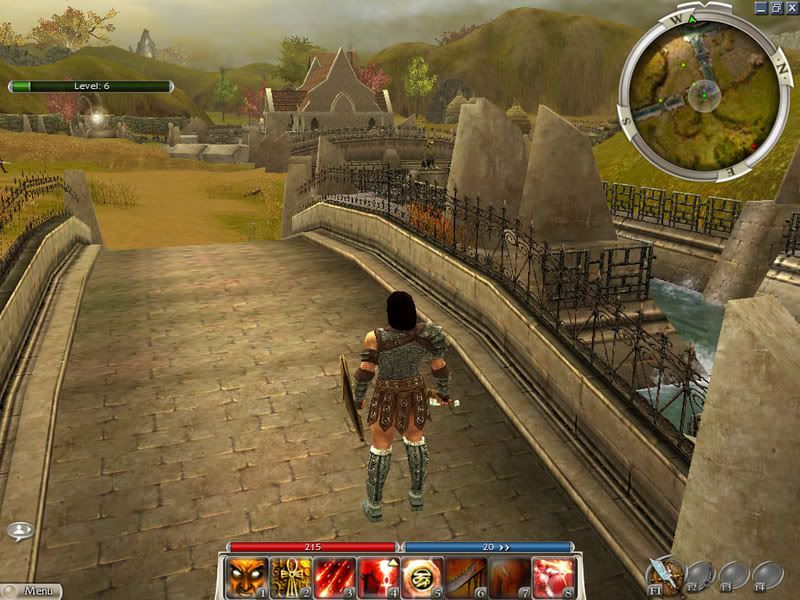This screenshot has height=600, width=800.
Task: Trigger the red burst skill in slot 8
Action: 552,577
